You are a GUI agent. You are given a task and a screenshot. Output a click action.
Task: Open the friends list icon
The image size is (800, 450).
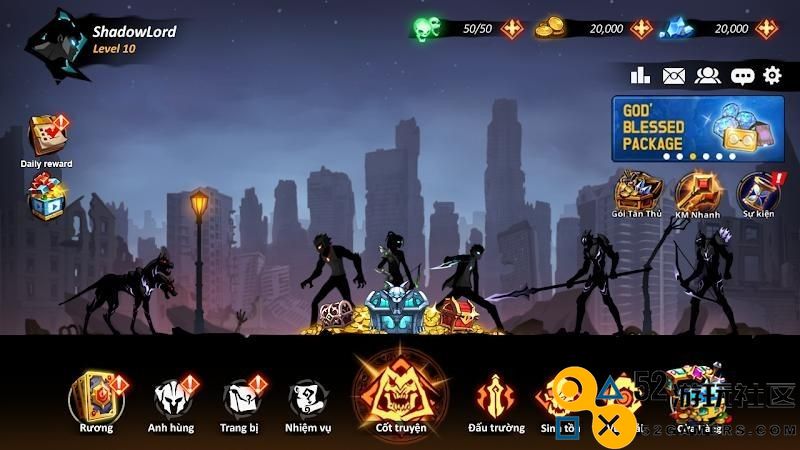[708, 75]
